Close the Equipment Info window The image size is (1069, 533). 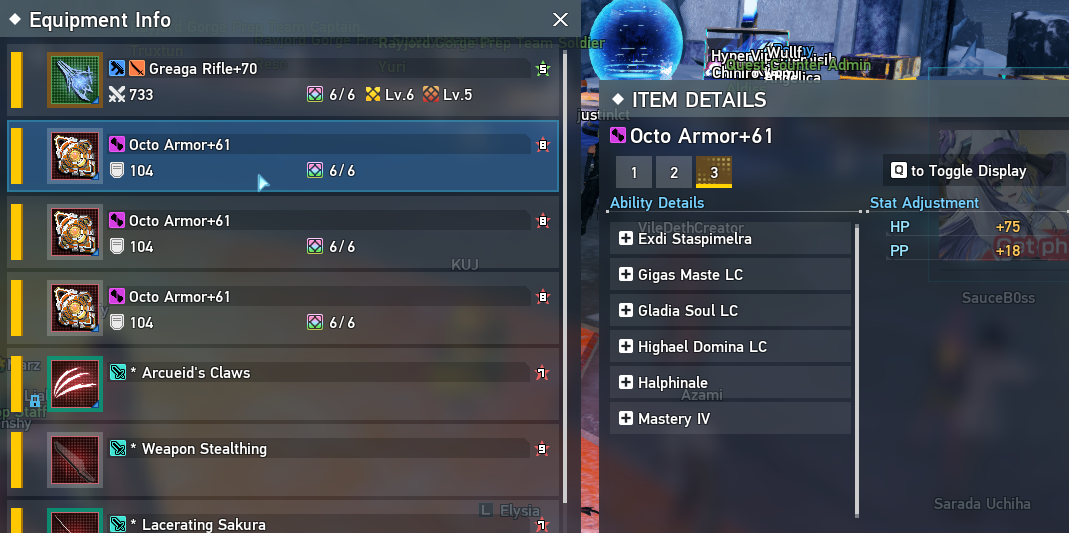pyautogui.click(x=560, y=19)
